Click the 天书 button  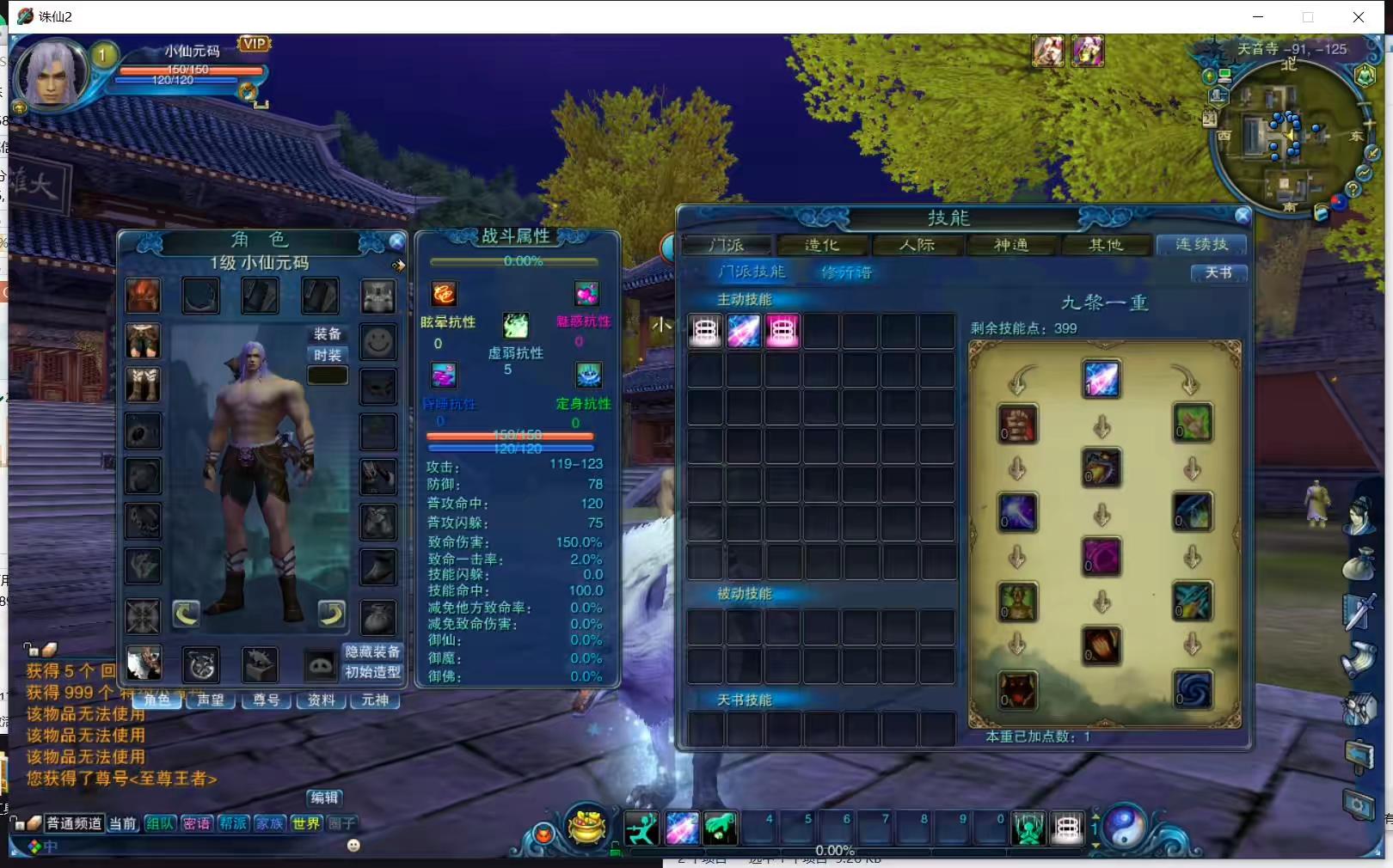coord(1218,272)
